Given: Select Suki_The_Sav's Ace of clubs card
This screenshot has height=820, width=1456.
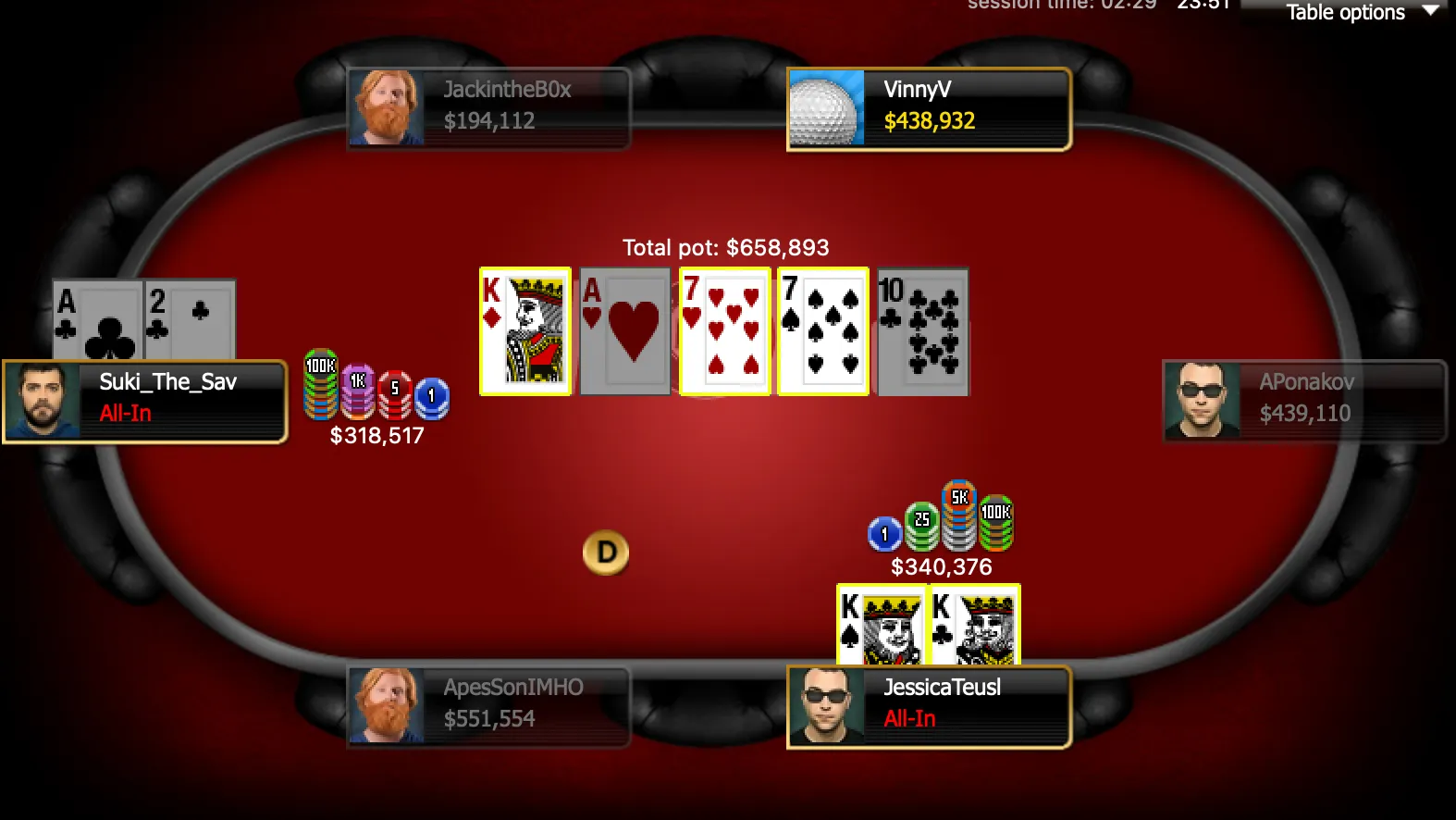Looking at the screenshot, I should point(97,320).
